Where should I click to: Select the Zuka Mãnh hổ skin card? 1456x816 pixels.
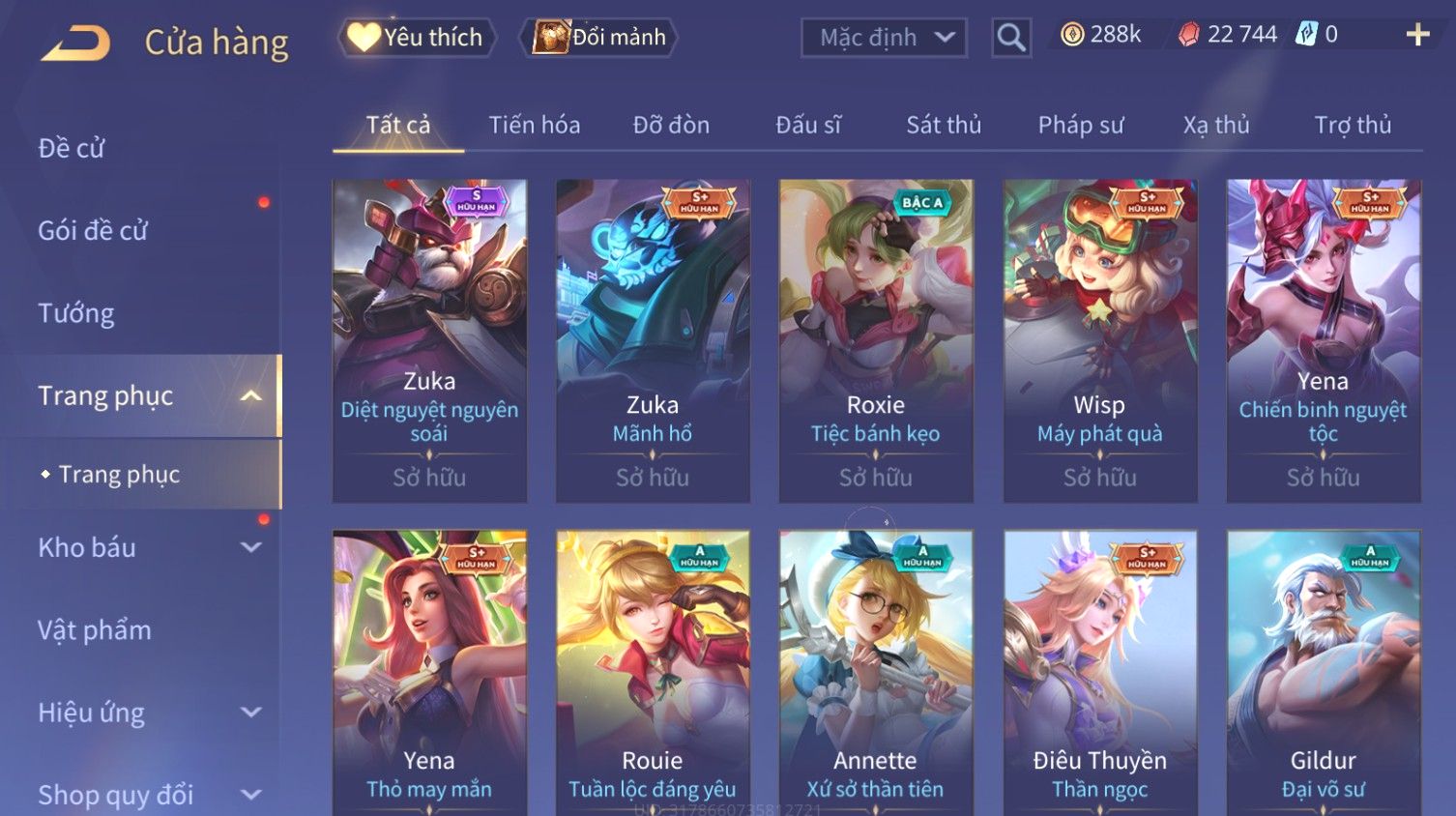(x=653, y=338)
